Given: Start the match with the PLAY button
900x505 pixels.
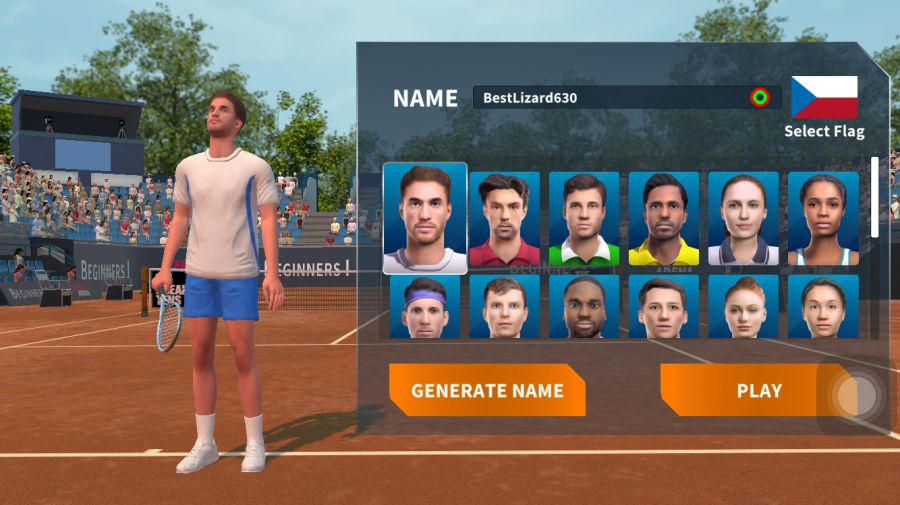Looking at the screenshot, I should pos(745,391).
